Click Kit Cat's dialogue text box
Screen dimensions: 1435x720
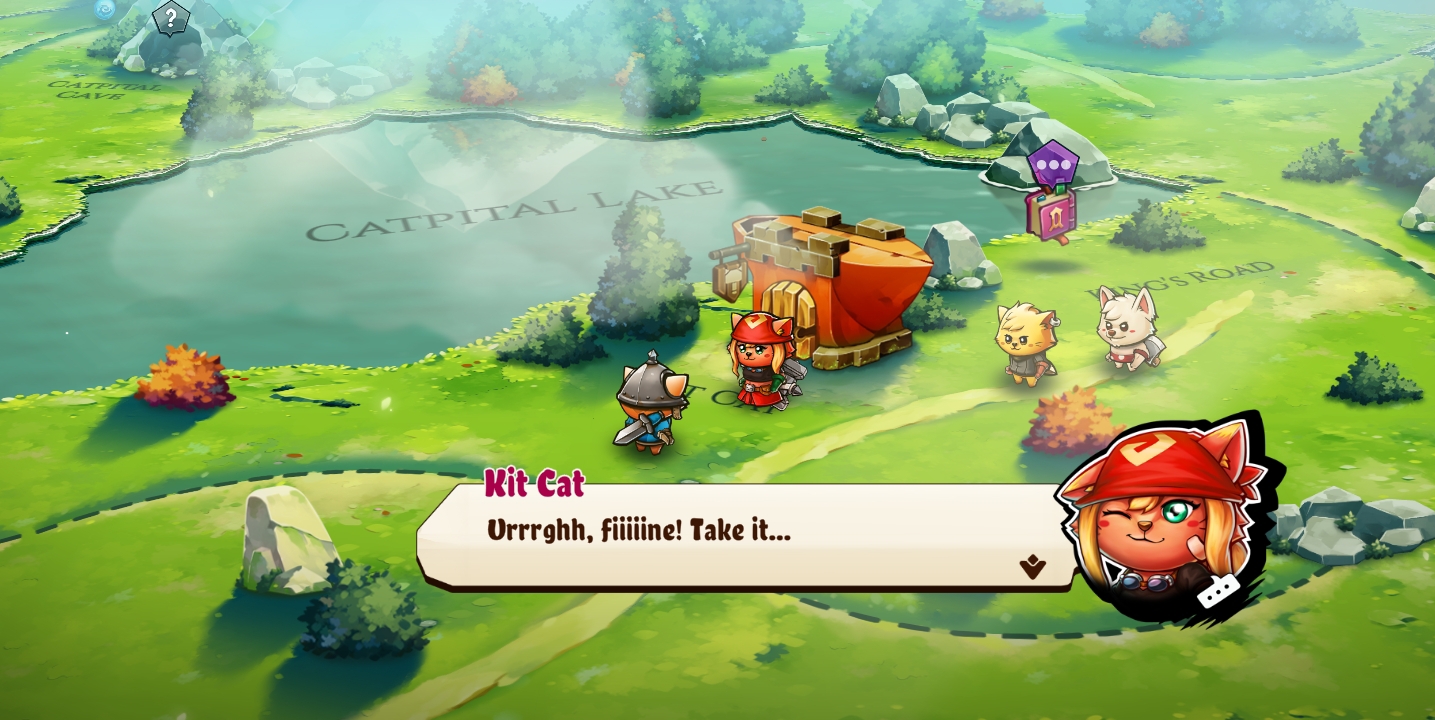click(x=740, y=537)
